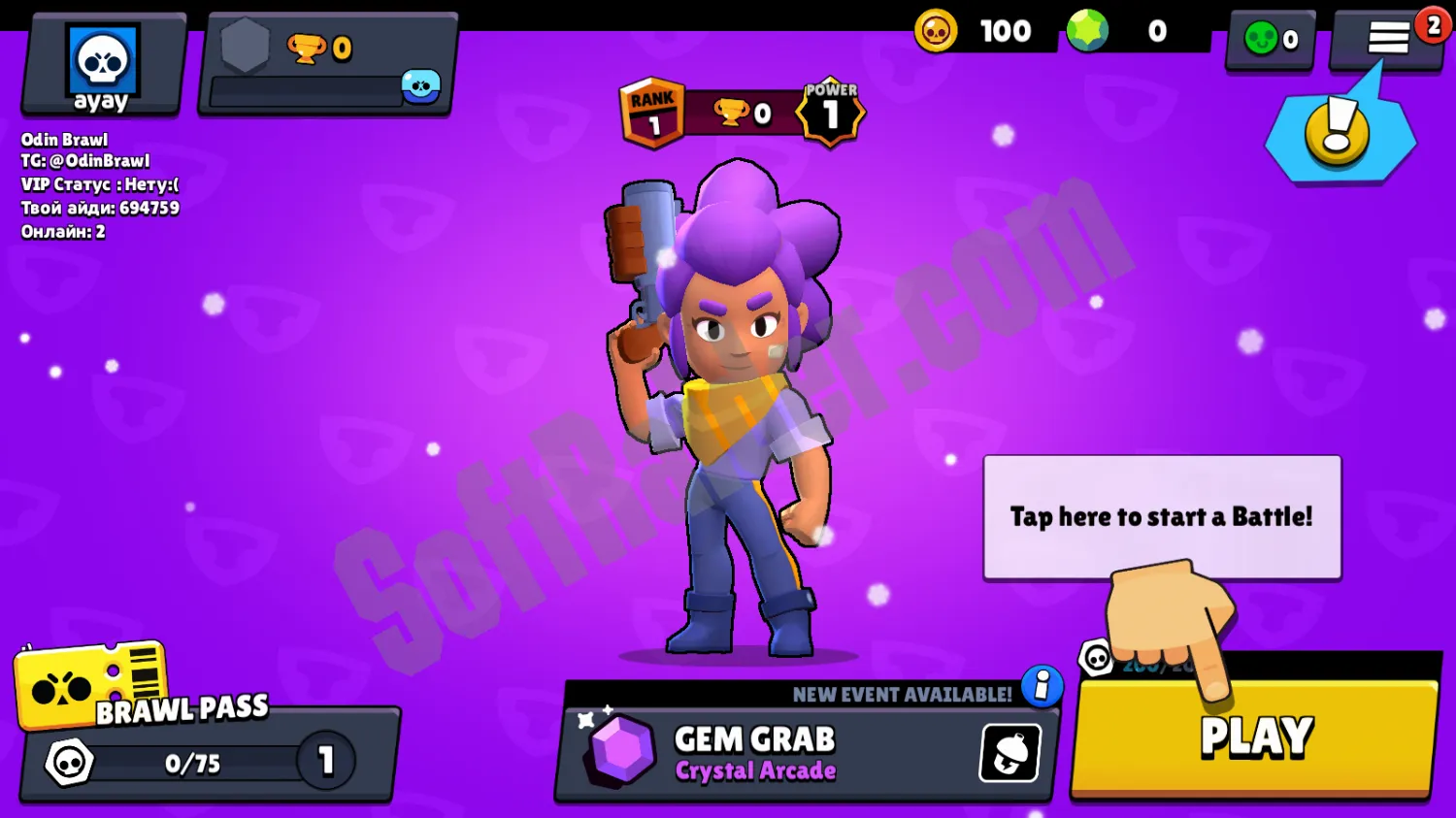1456x818 pixels.
Task: Start a battle with the PLAY button
Action: click(x=1255, y=738)
